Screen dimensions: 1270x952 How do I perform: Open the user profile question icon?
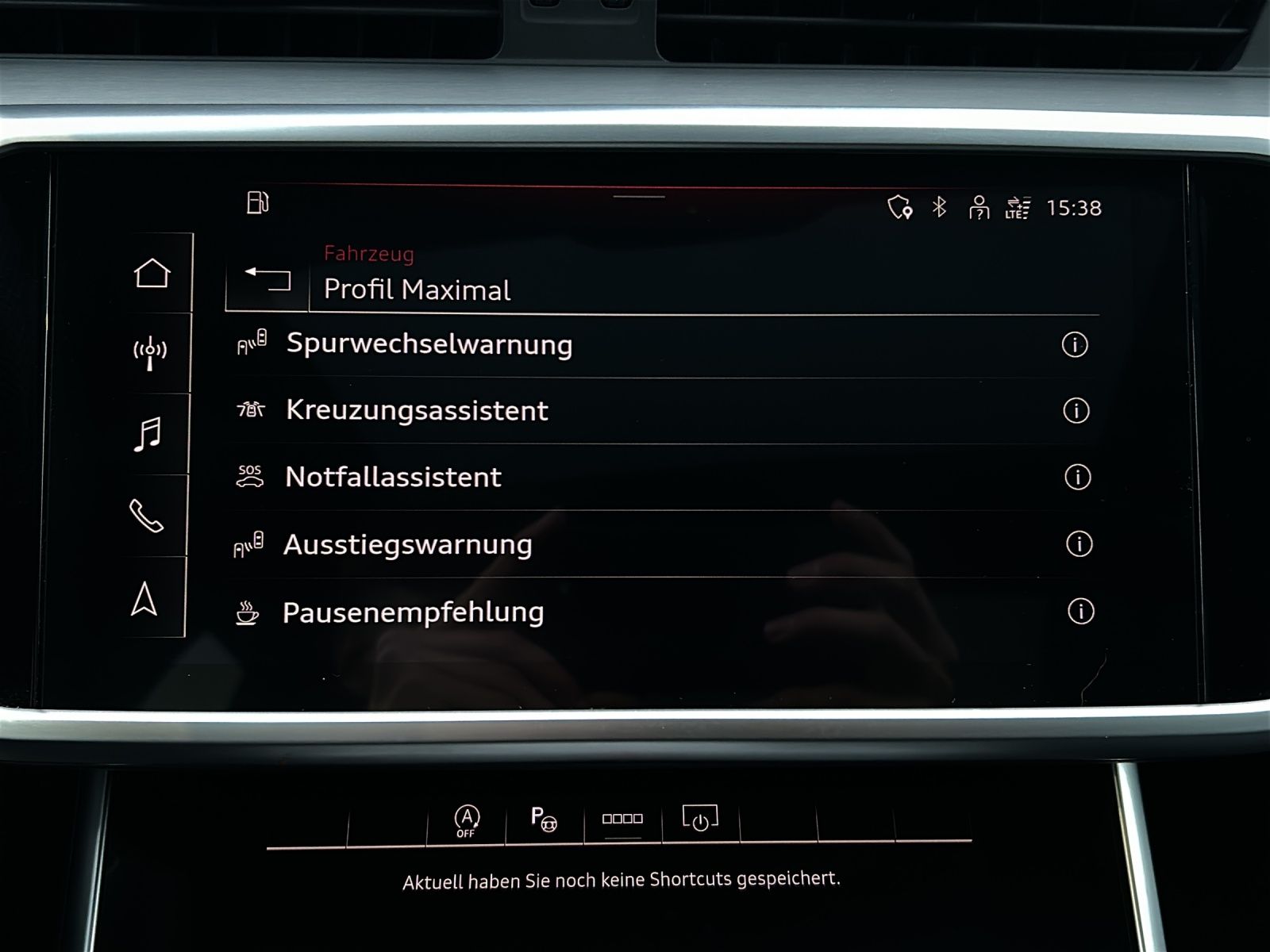pyautogui.click(x=981, y=206)
